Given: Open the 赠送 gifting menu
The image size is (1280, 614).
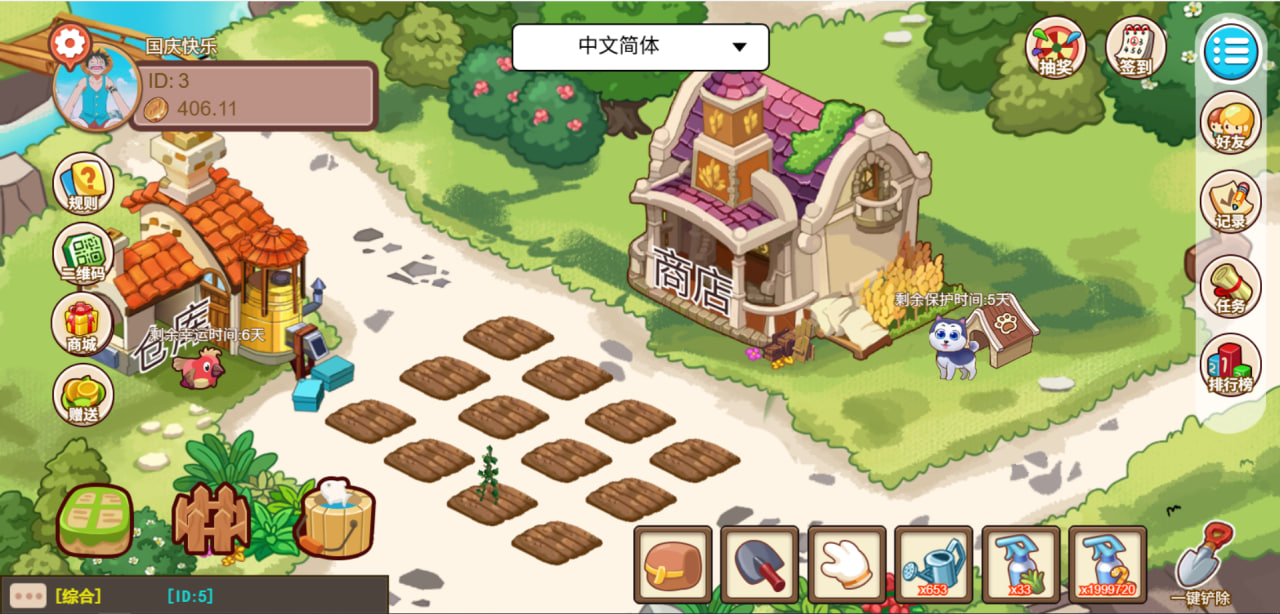Looking at the screenshot, I should 83,394.
